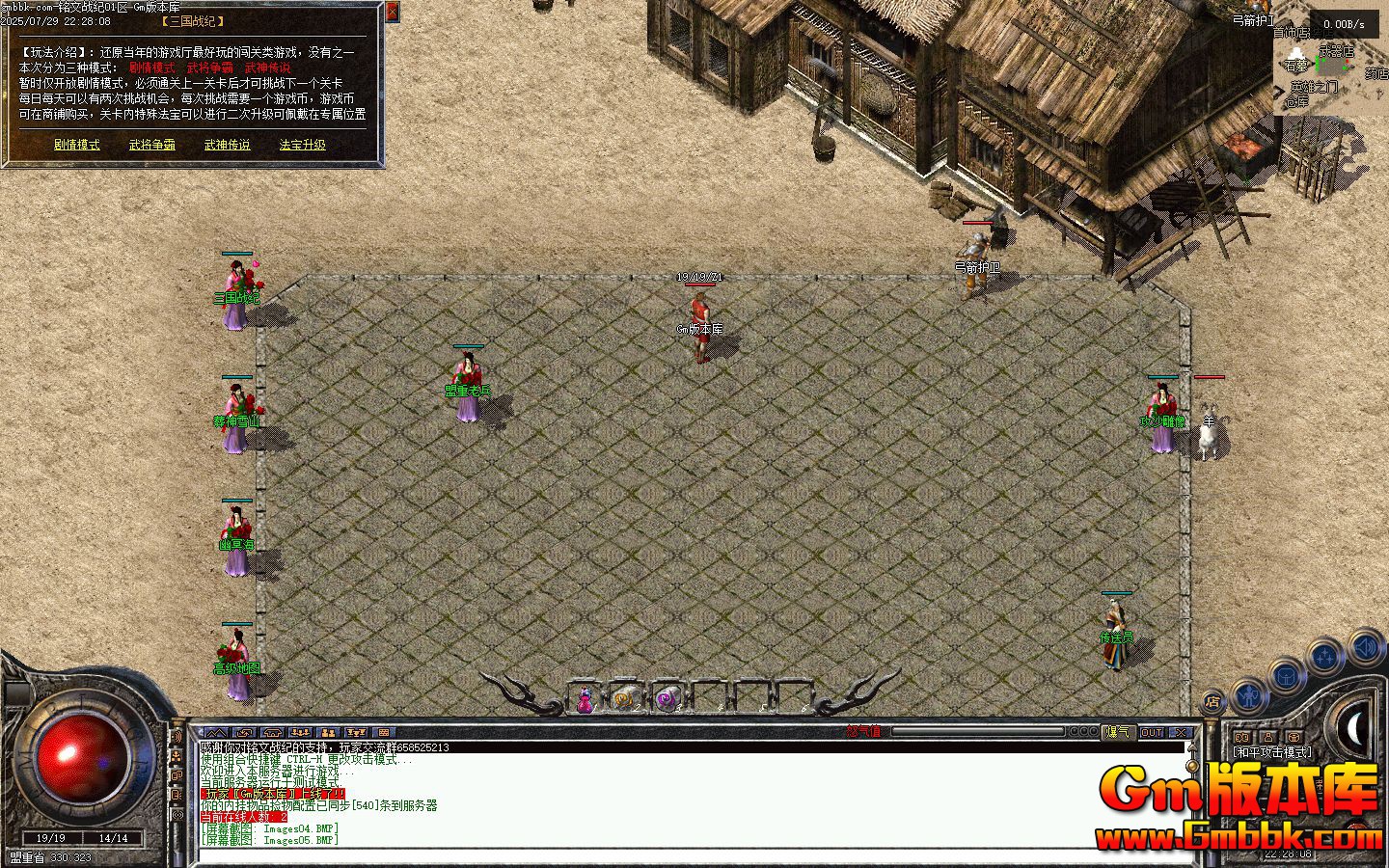Open the 店 shop button
The width and height of the screenshot is (1389, 868).
(1212, 702)
